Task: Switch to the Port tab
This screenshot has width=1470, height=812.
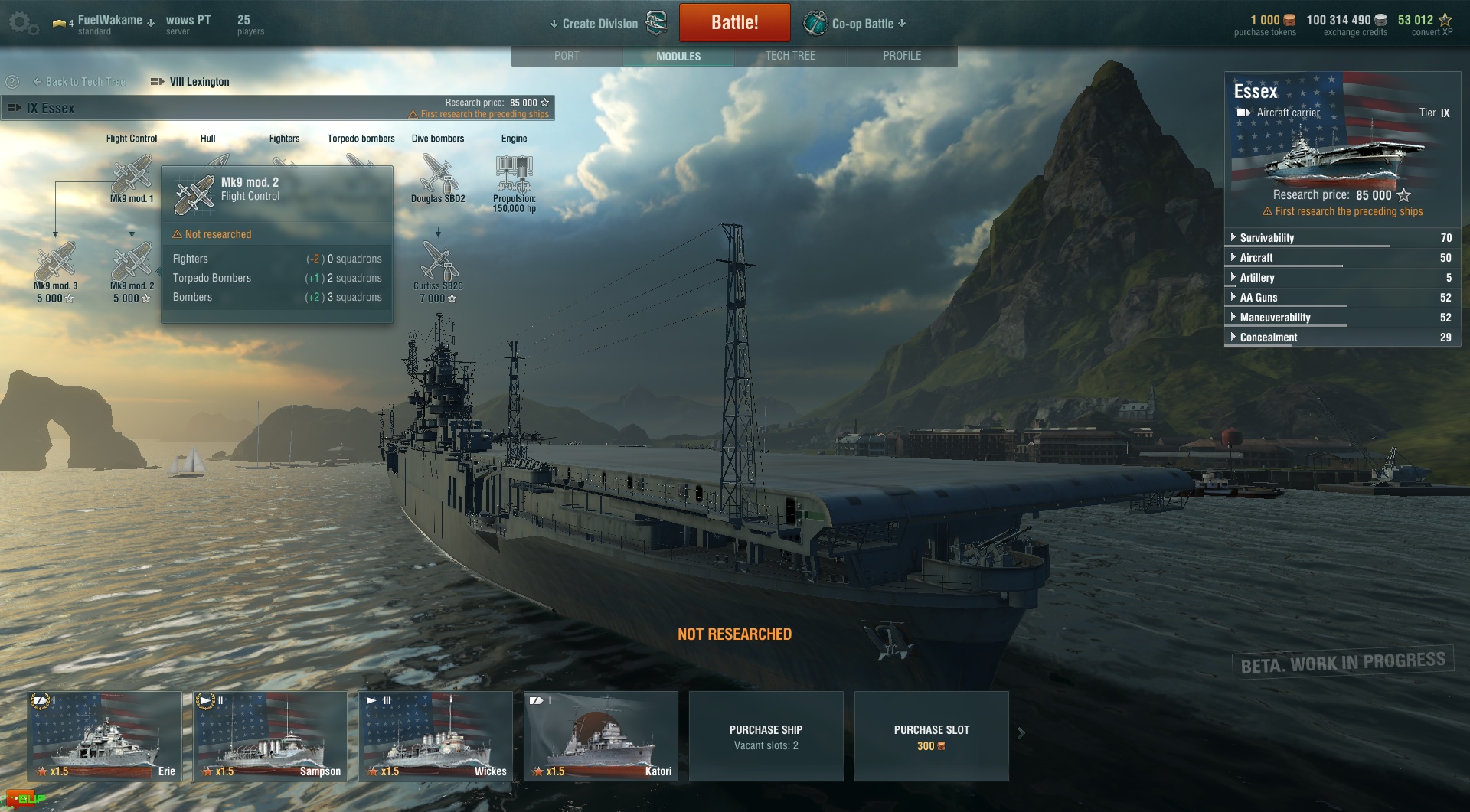Action: (567, 56)
